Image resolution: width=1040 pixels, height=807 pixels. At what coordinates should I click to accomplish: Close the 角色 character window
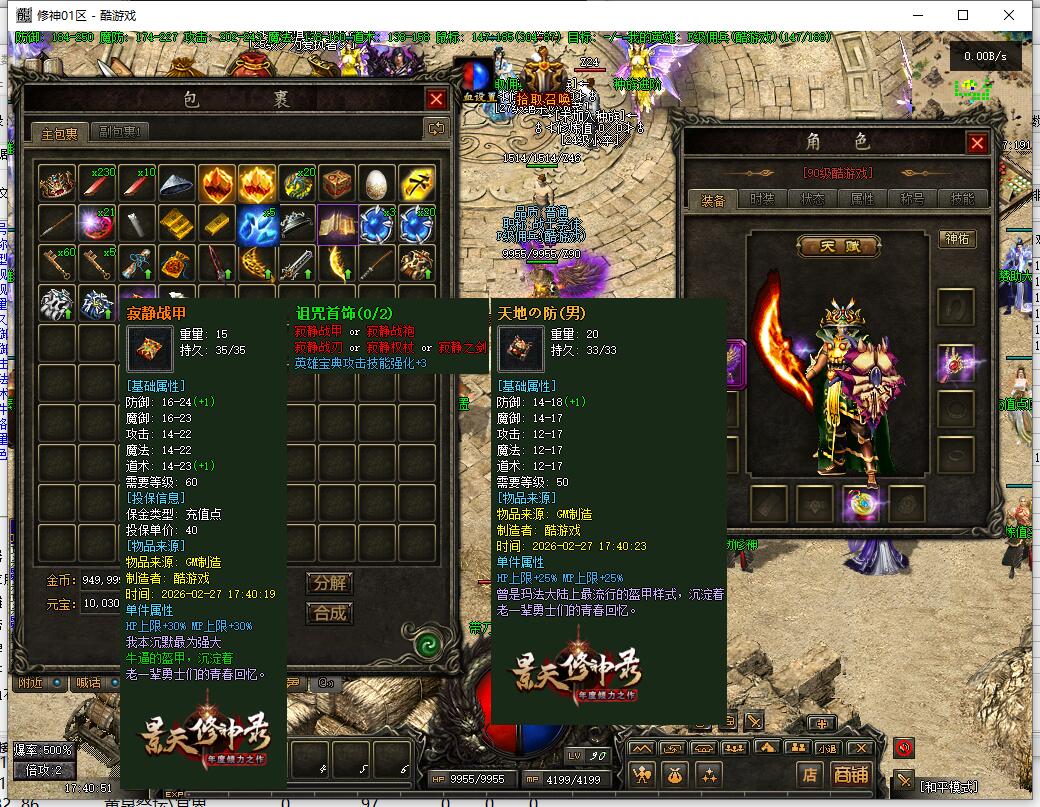coord(977,143)
